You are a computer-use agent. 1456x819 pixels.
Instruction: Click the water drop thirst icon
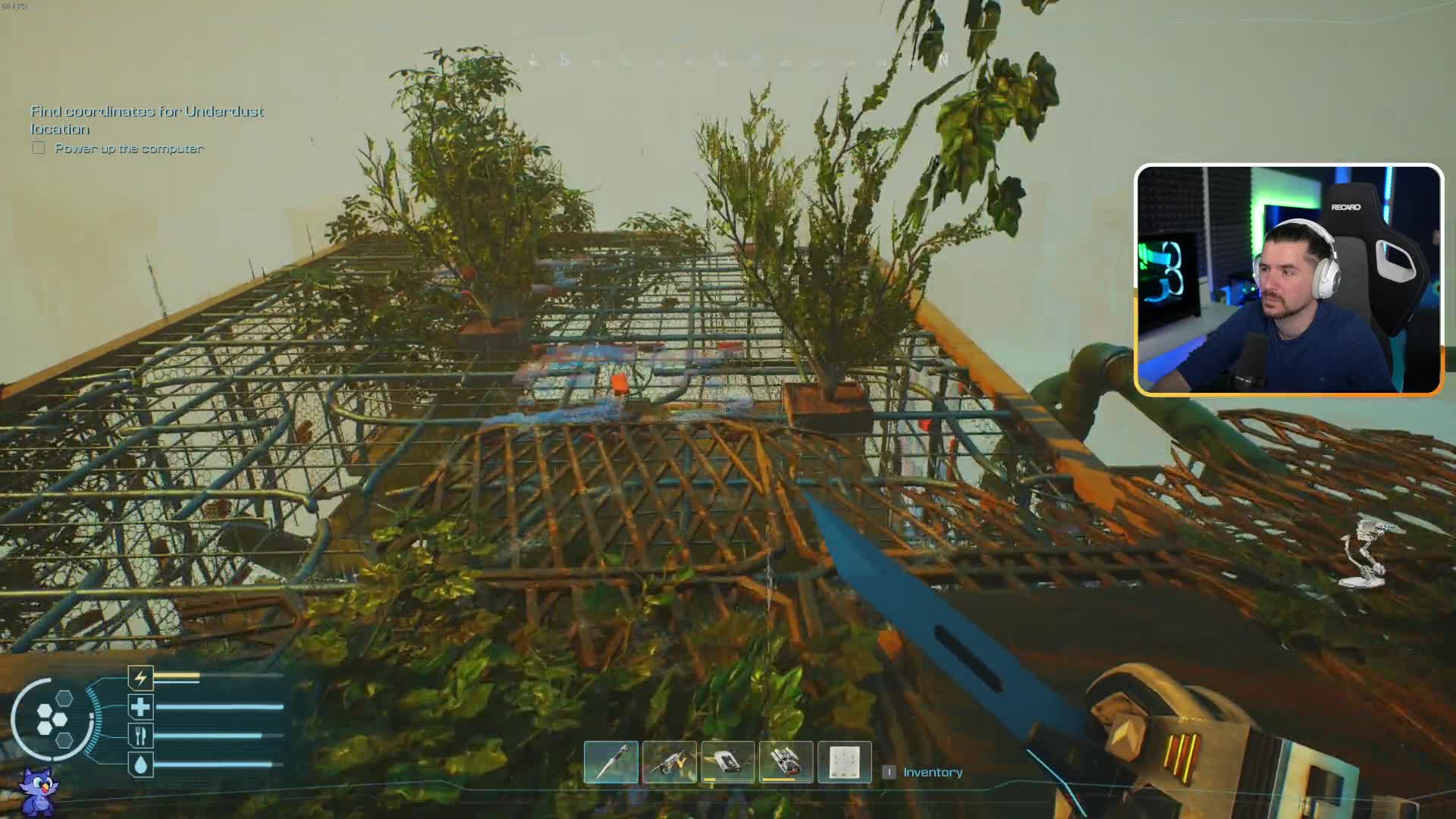[140, 764]
